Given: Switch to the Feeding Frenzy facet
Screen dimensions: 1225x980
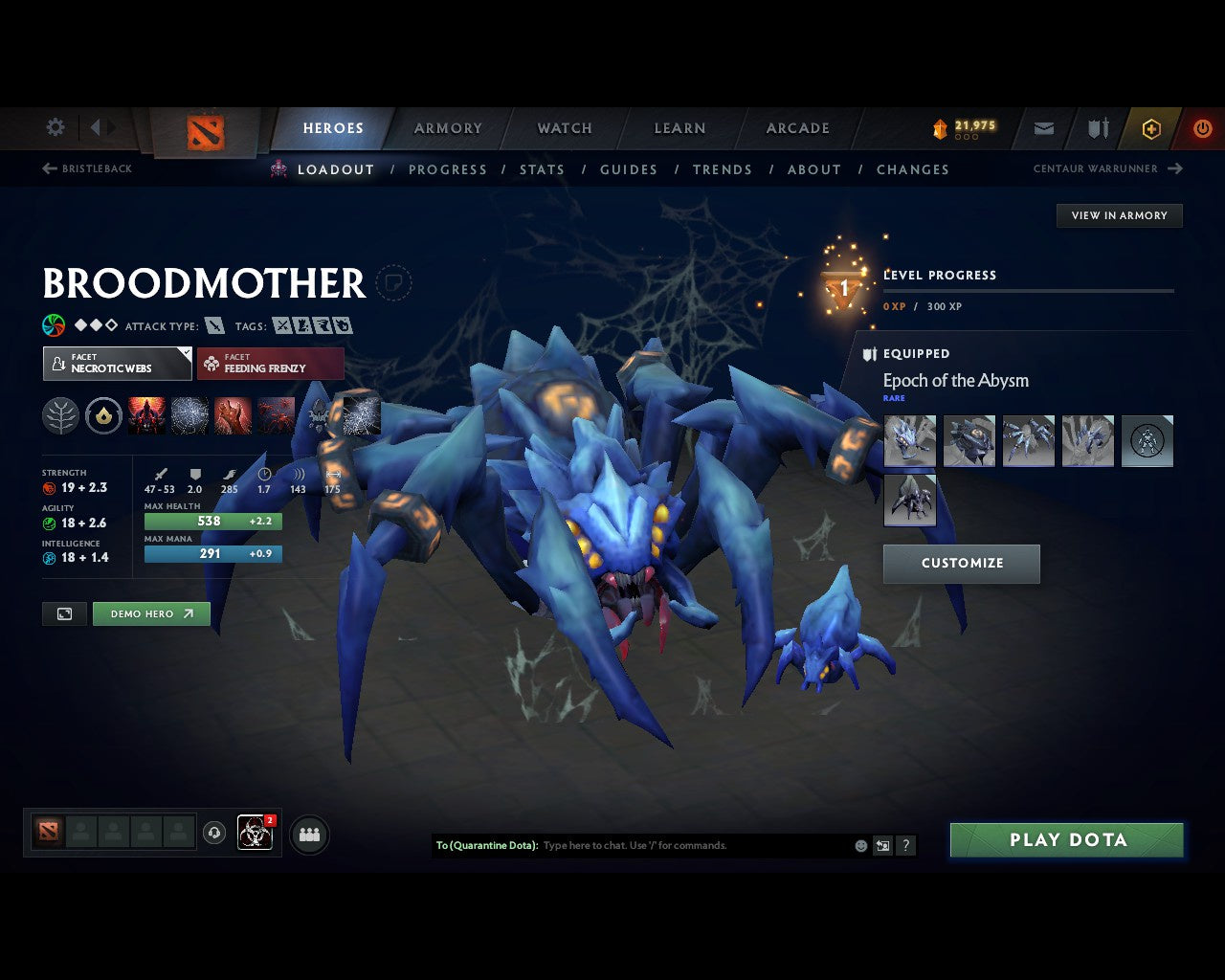Looking at the screenshot, I should (x=271, y=364).
